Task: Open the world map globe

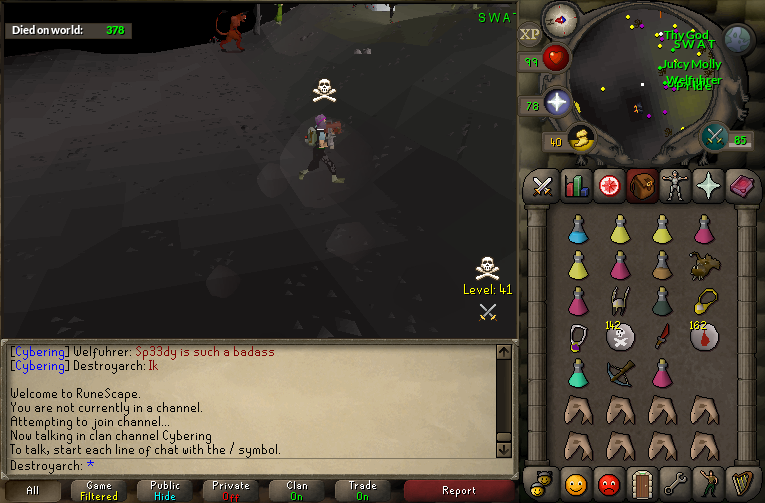Action: 738,39
